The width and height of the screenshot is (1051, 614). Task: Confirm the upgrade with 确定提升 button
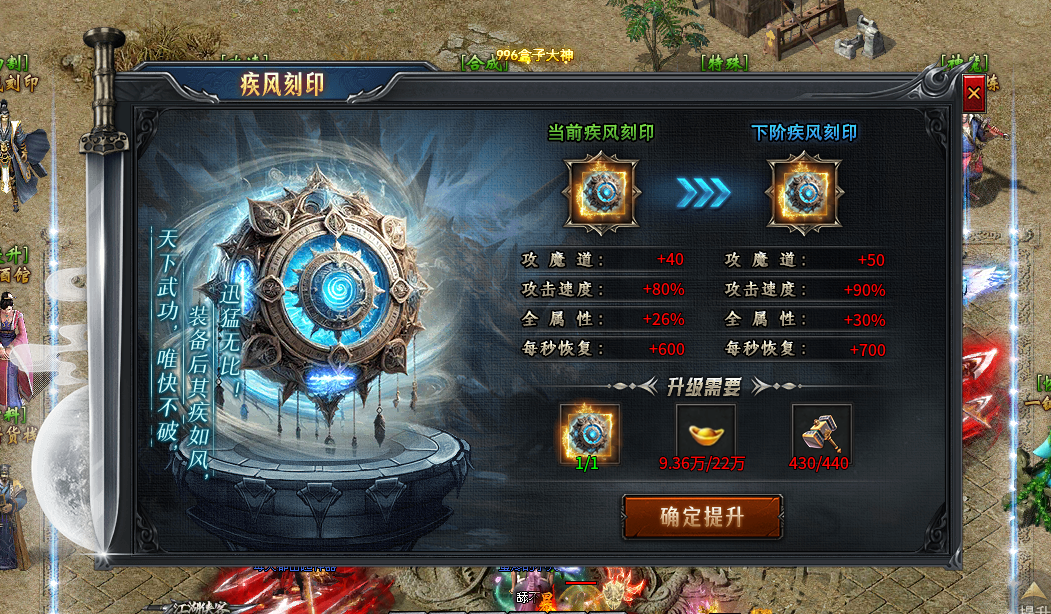pyautogui.click(x=702, y=517)
